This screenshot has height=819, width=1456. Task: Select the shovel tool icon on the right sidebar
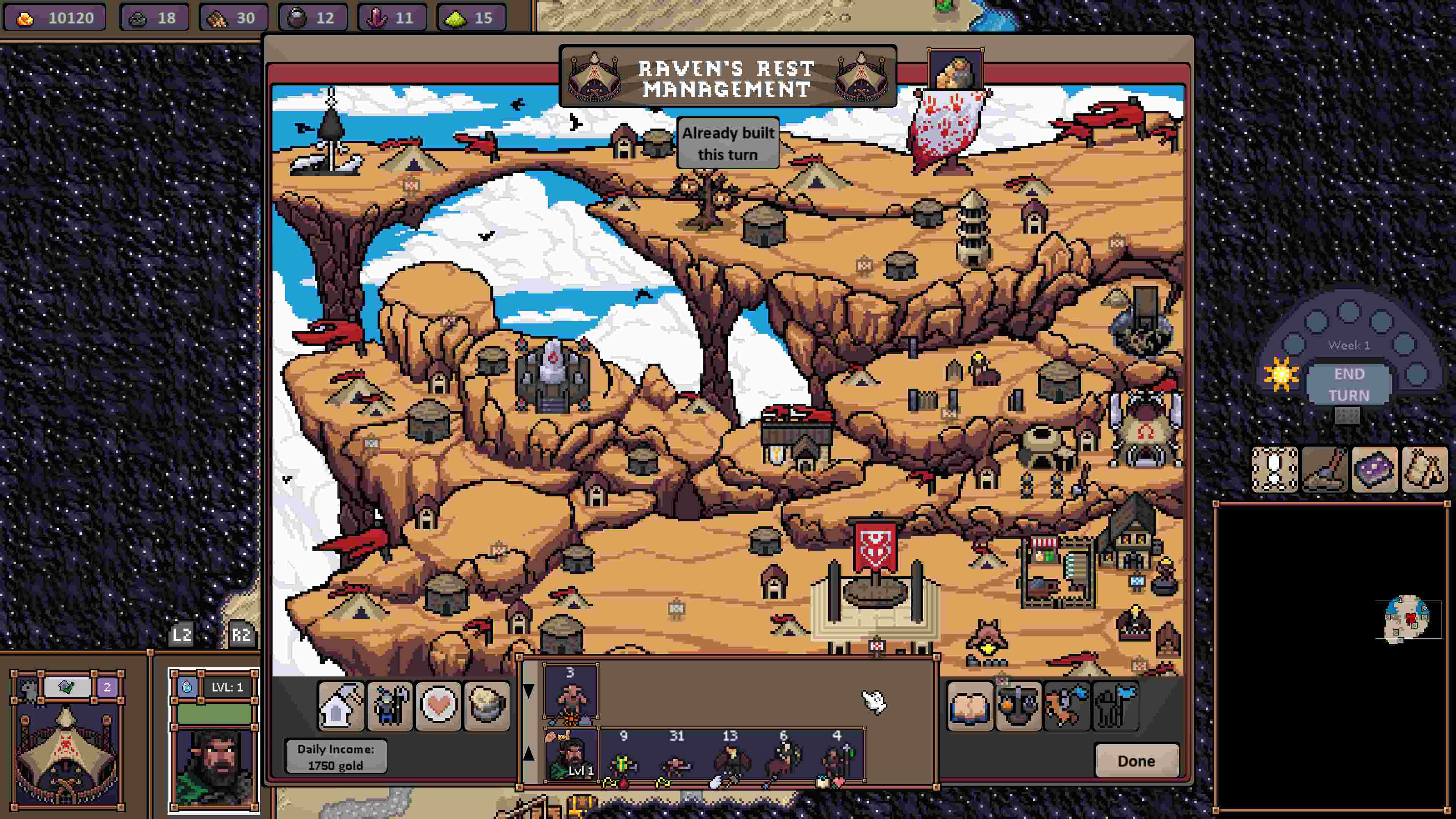[x=1326, y=470]
